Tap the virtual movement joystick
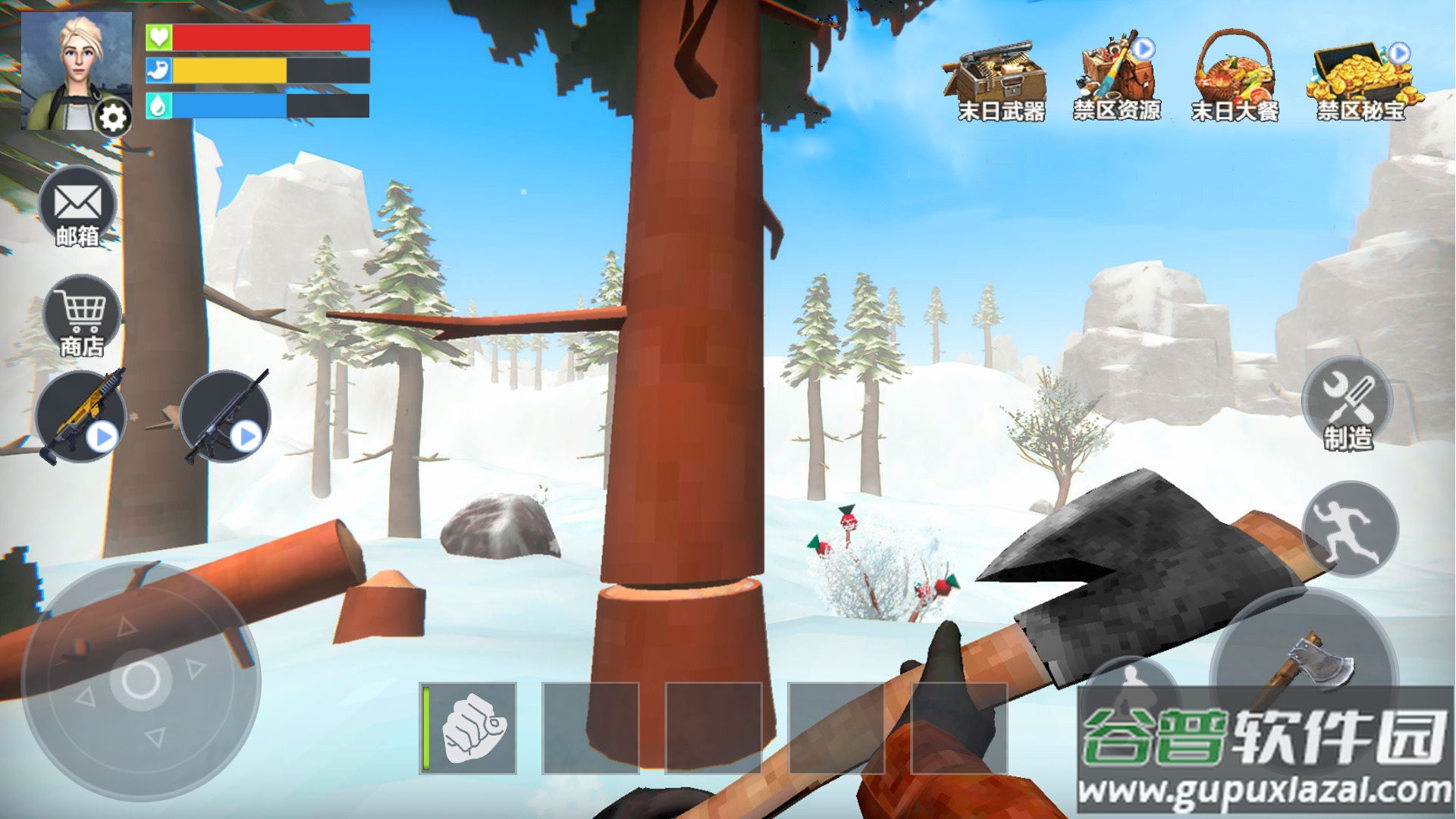Screen dimensions: 1456x819 pyautogui.click(x=140, y=680)
